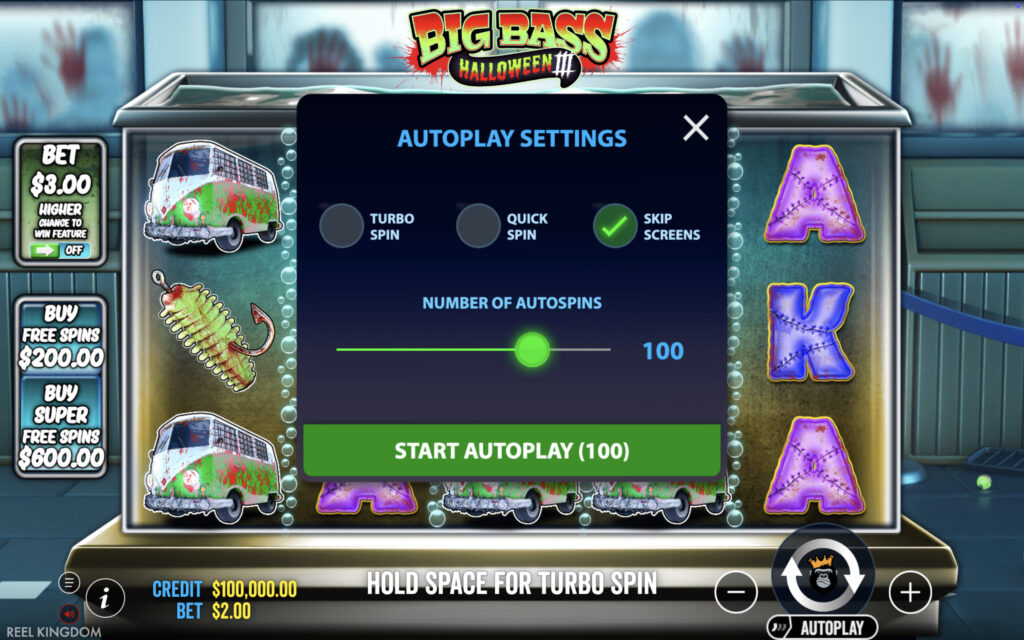Viewport: 1024px width, 640px height.
Task: Toggle the higher chance feature bet switch
Action: pyautogui.click(x=61, y=250)
